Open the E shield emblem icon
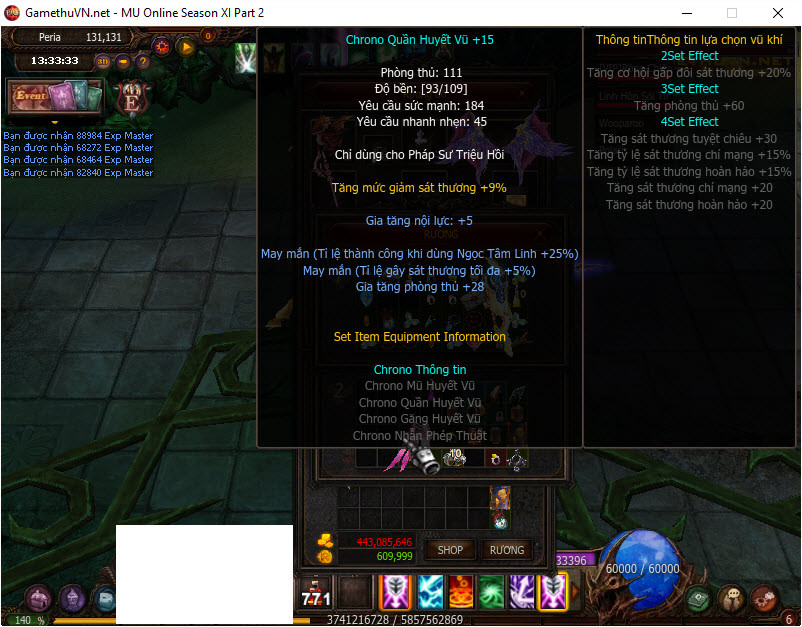 [x=131, y=98]
